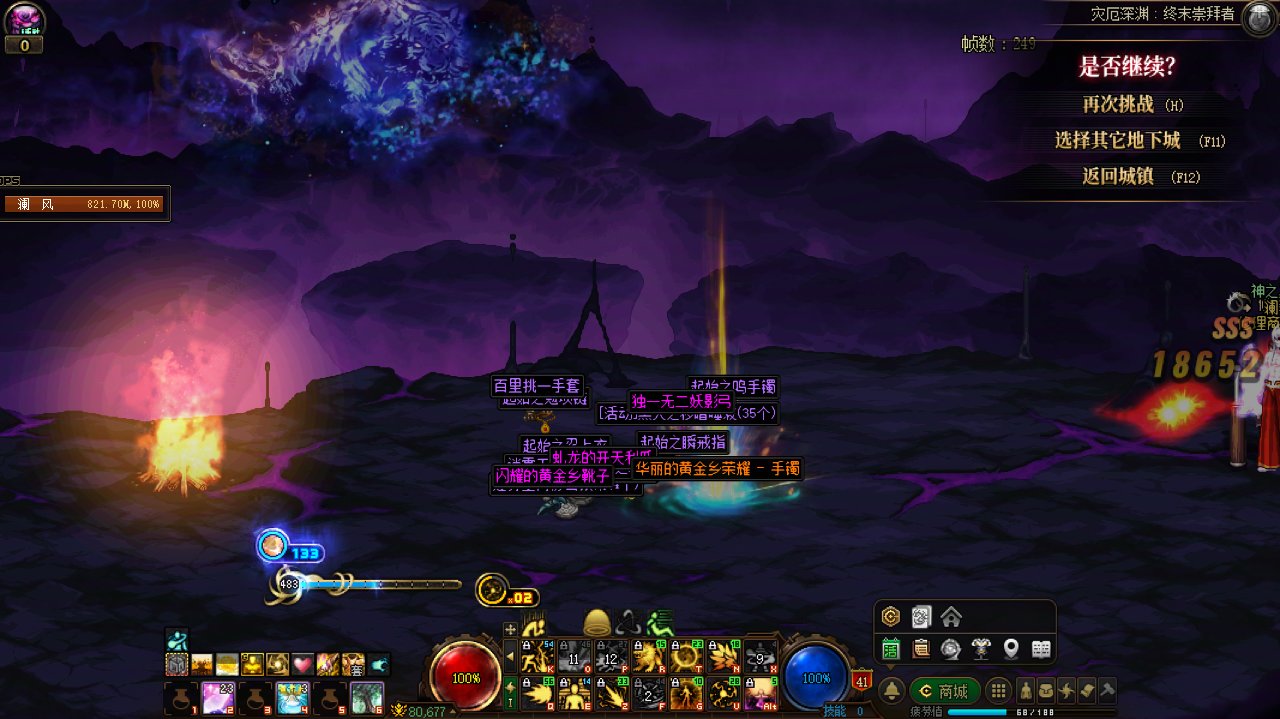
Task: Open the open-book icon in popup panel
Action: coord(1041,650)
